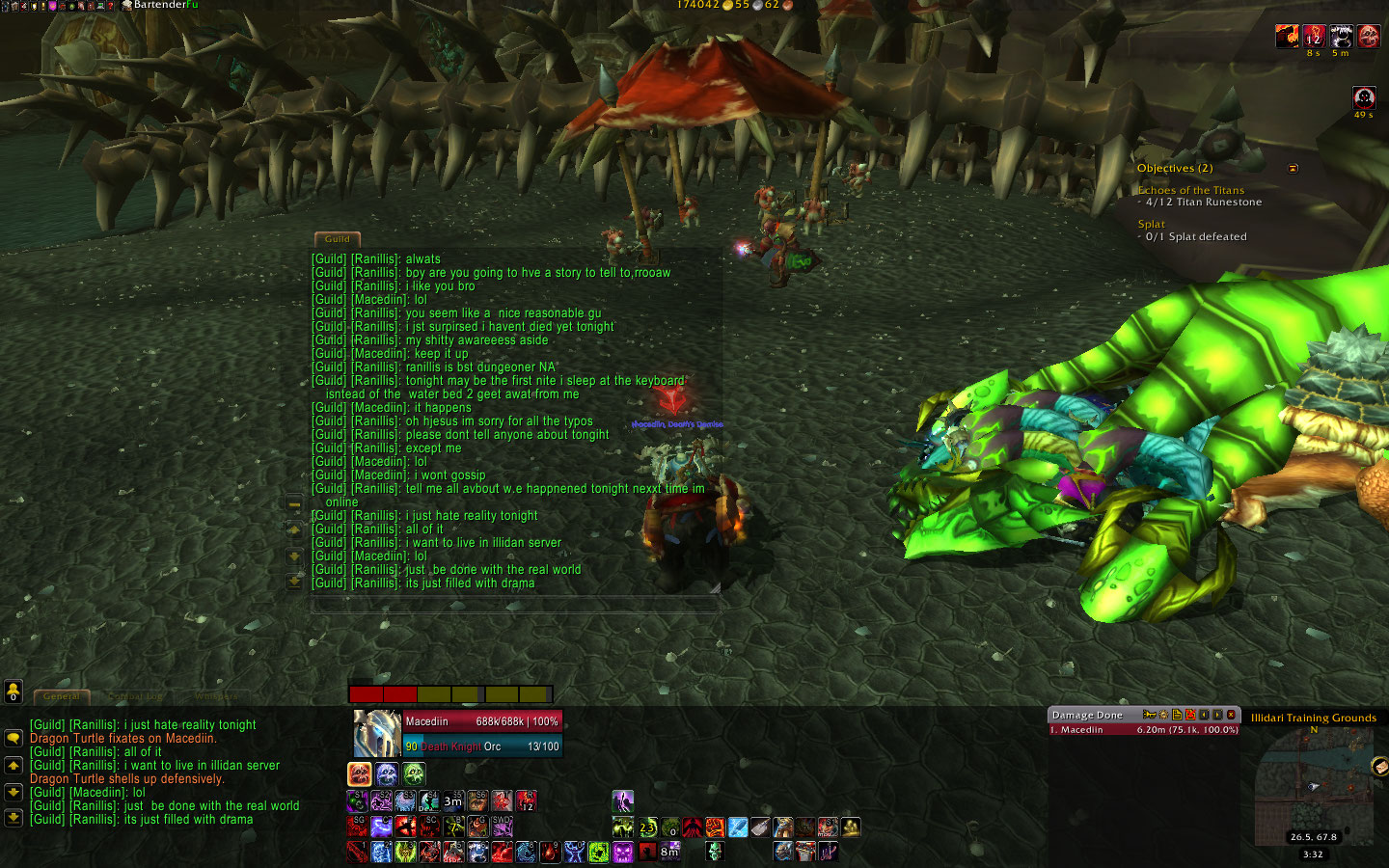Open the social friends list button

(x=14, y=691)
